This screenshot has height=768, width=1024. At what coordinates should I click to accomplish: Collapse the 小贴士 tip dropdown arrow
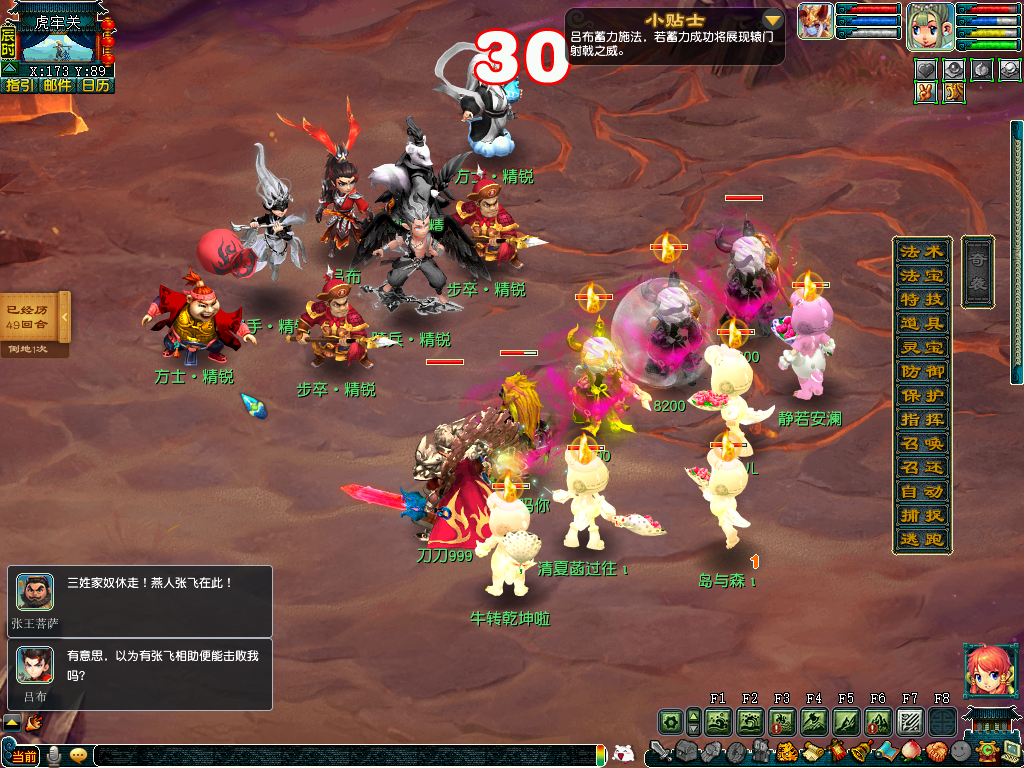click(772, 20)
